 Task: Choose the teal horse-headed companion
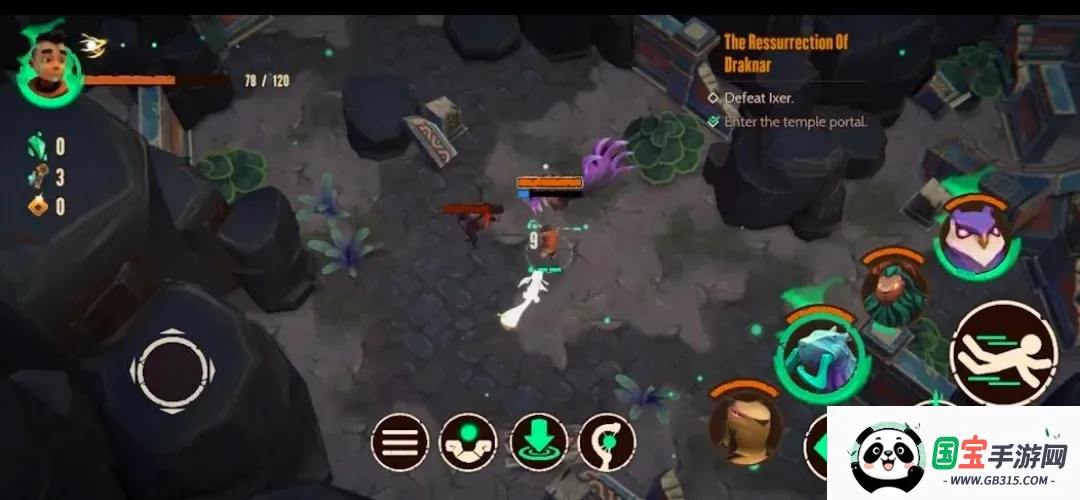tap(822, 352)
